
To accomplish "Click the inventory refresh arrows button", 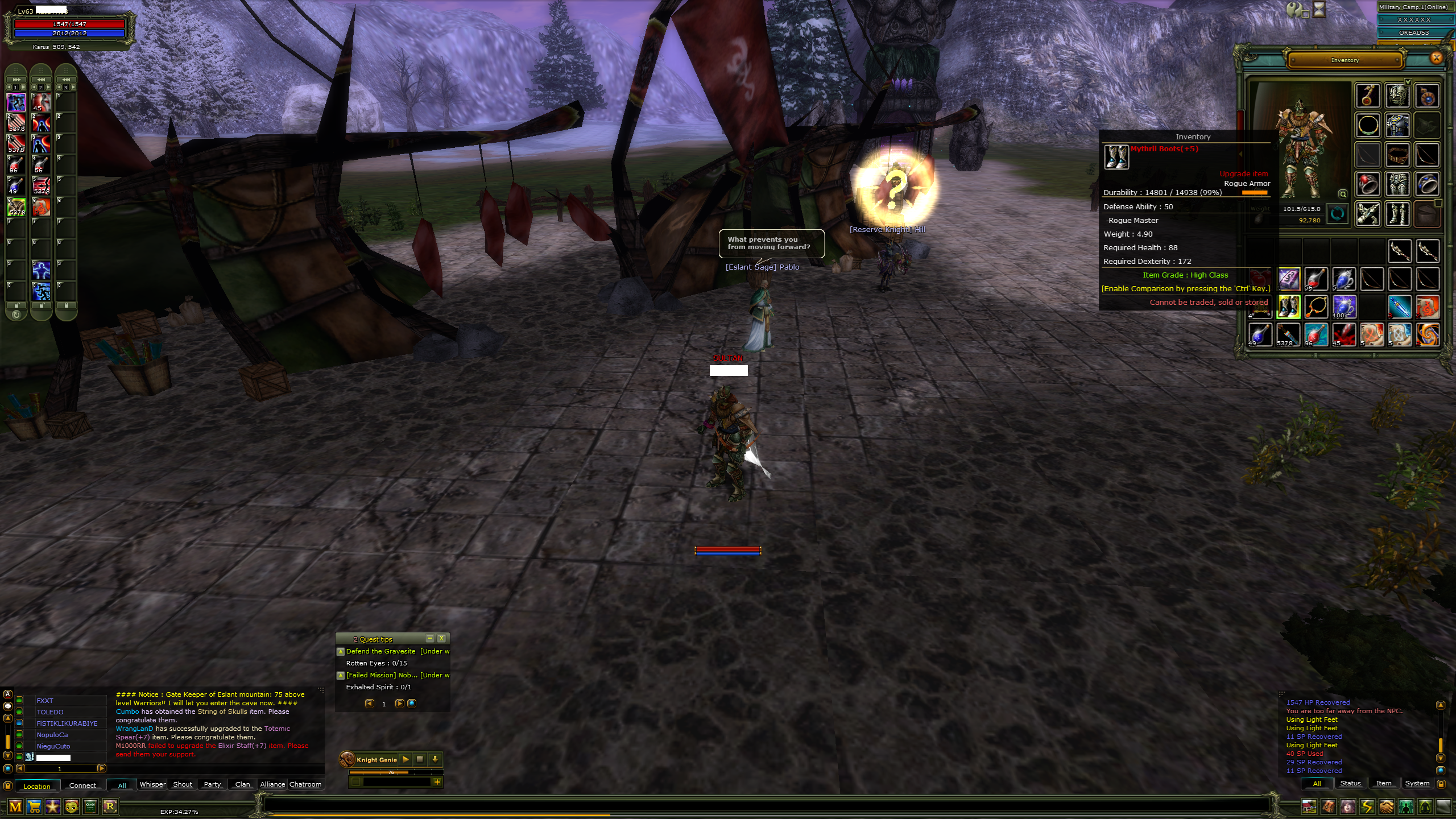I will click(x=1337, y=214).
